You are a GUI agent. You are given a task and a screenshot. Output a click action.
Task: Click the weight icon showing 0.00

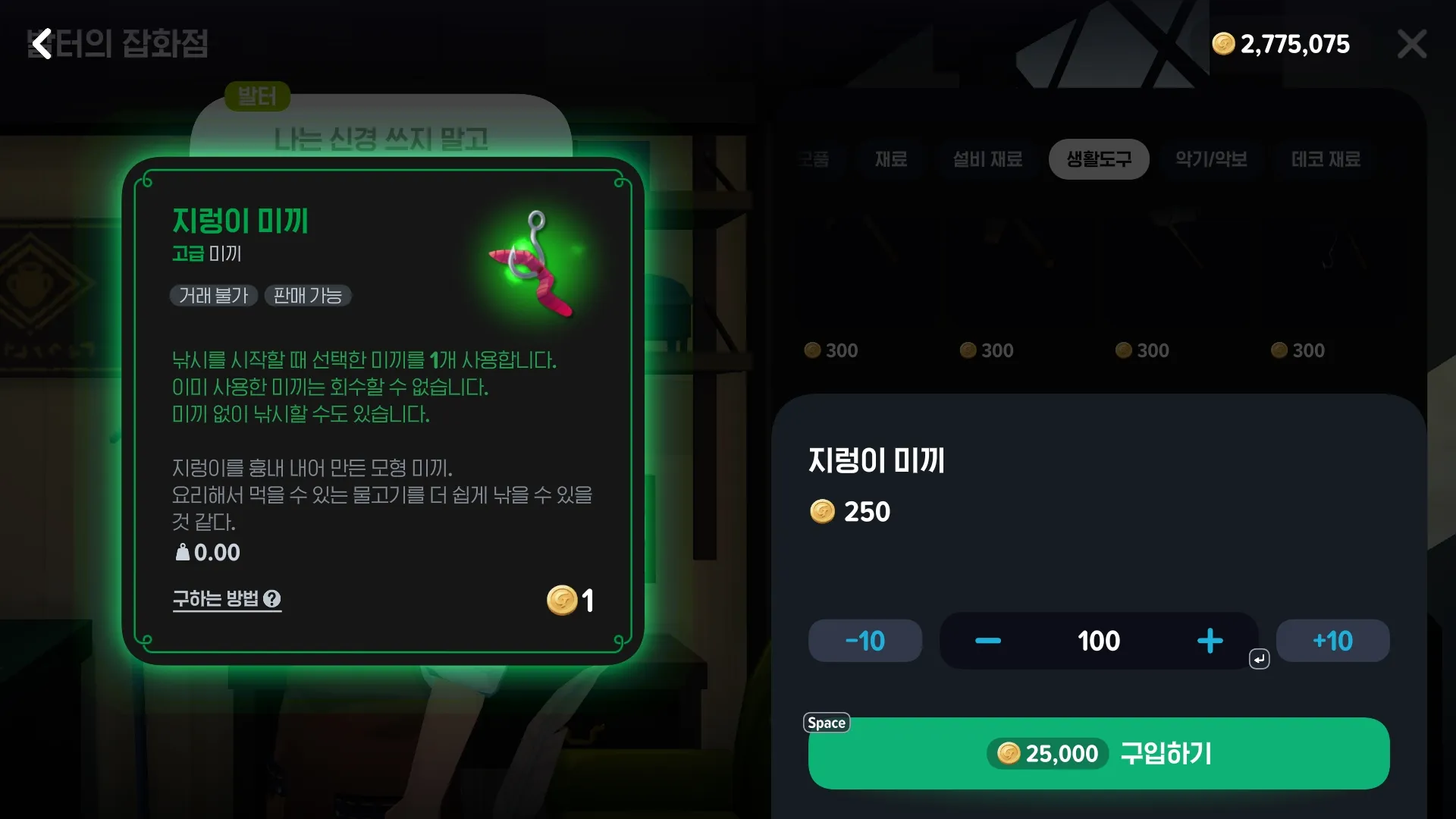(x=182, y=552)
